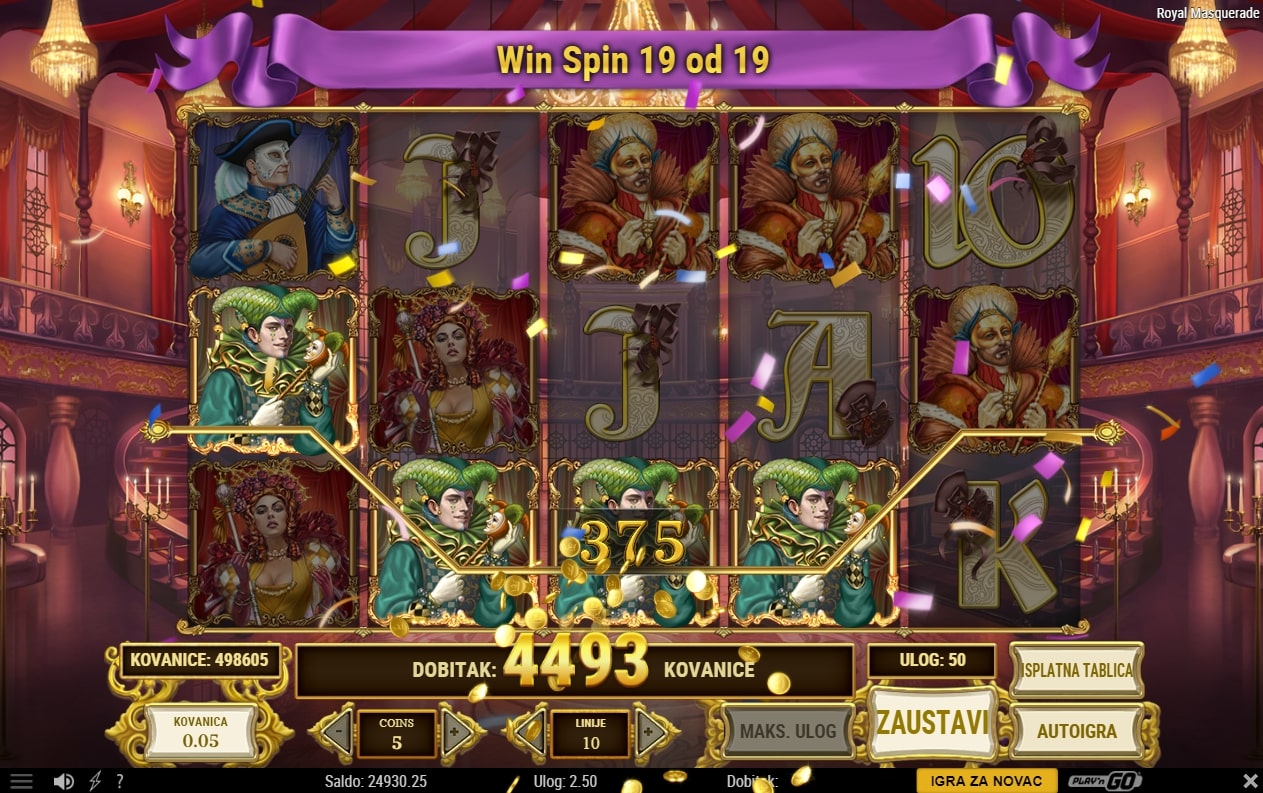Toggle the lightning bolt fast play
Viewport: 1263px width, 793px height.
96,781
